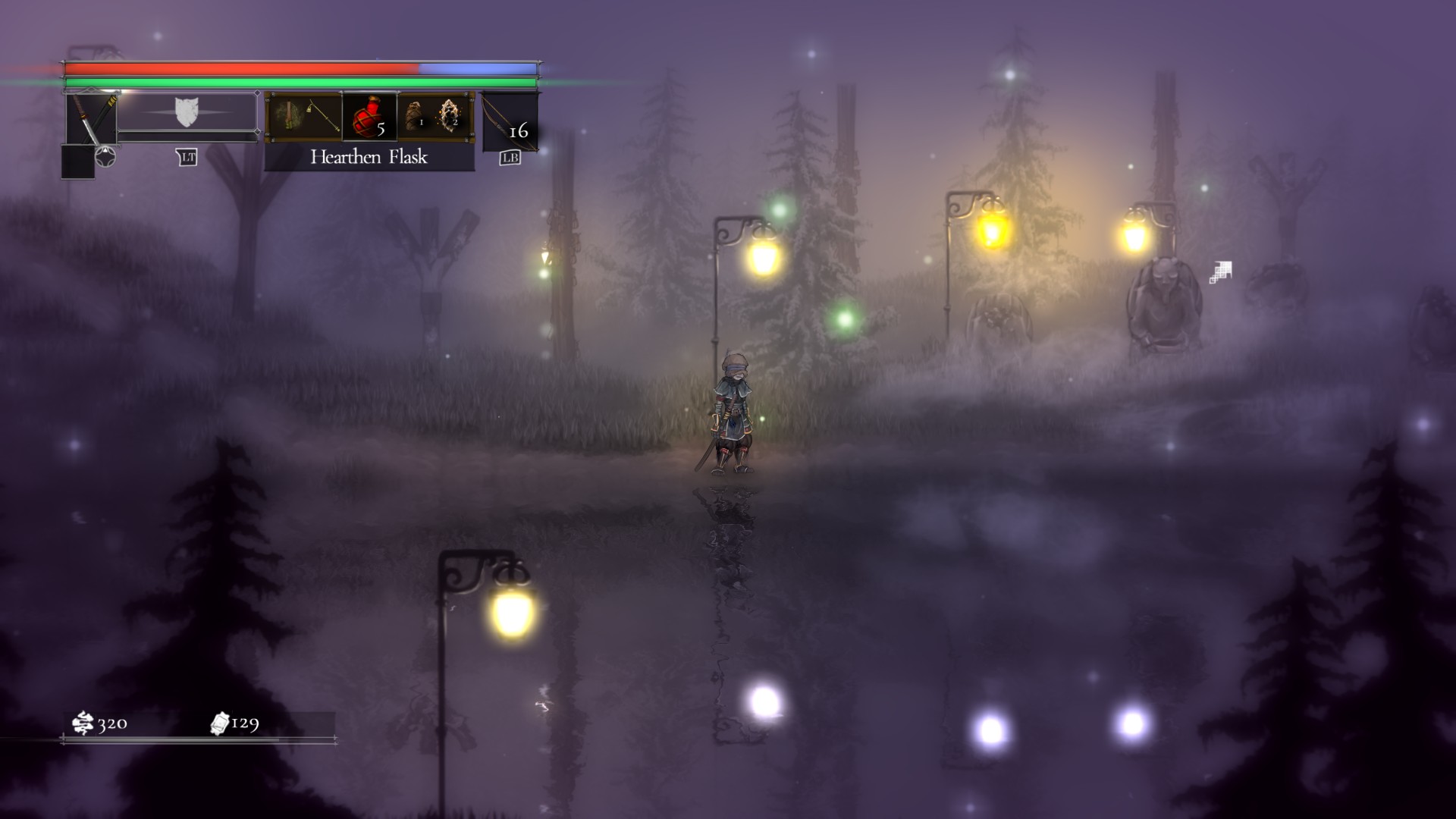Pick the brown pouch consumable slot
Viewport: 1456px width, 819px height.
tap(415, 116)
